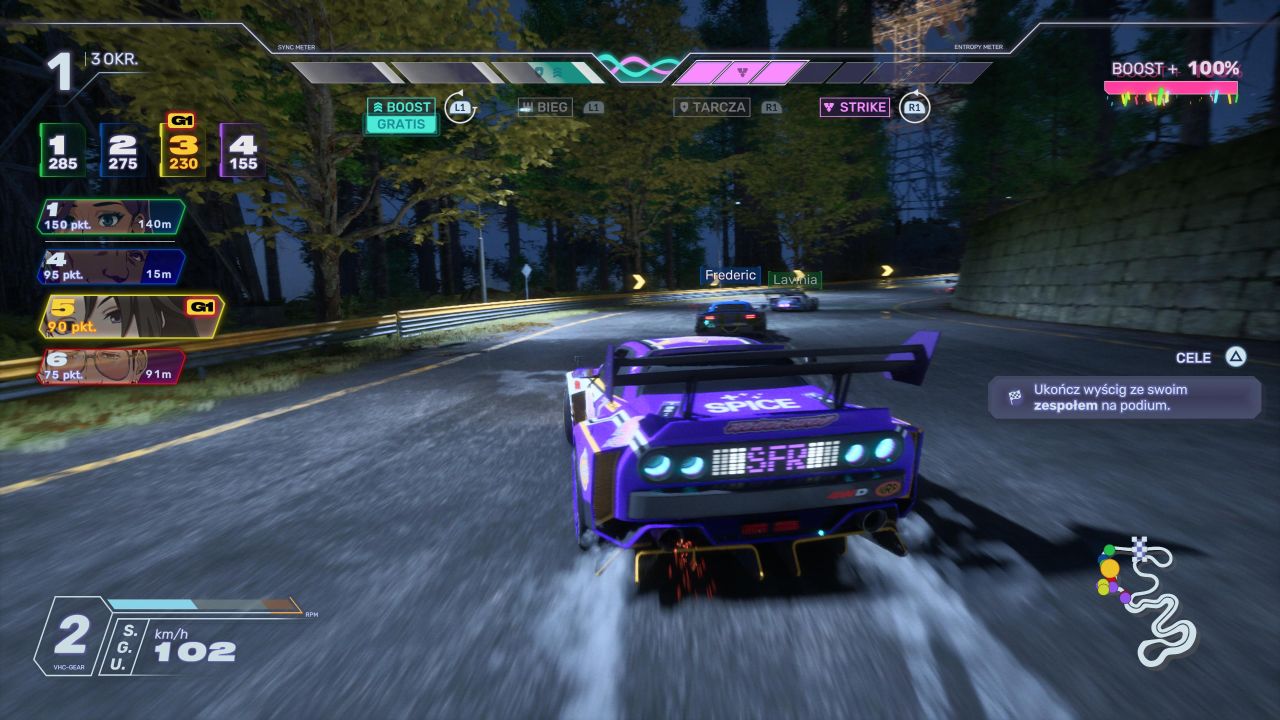Select team 1 score tile showing 285
The image size is (1280, 720).
coord(62,152)
